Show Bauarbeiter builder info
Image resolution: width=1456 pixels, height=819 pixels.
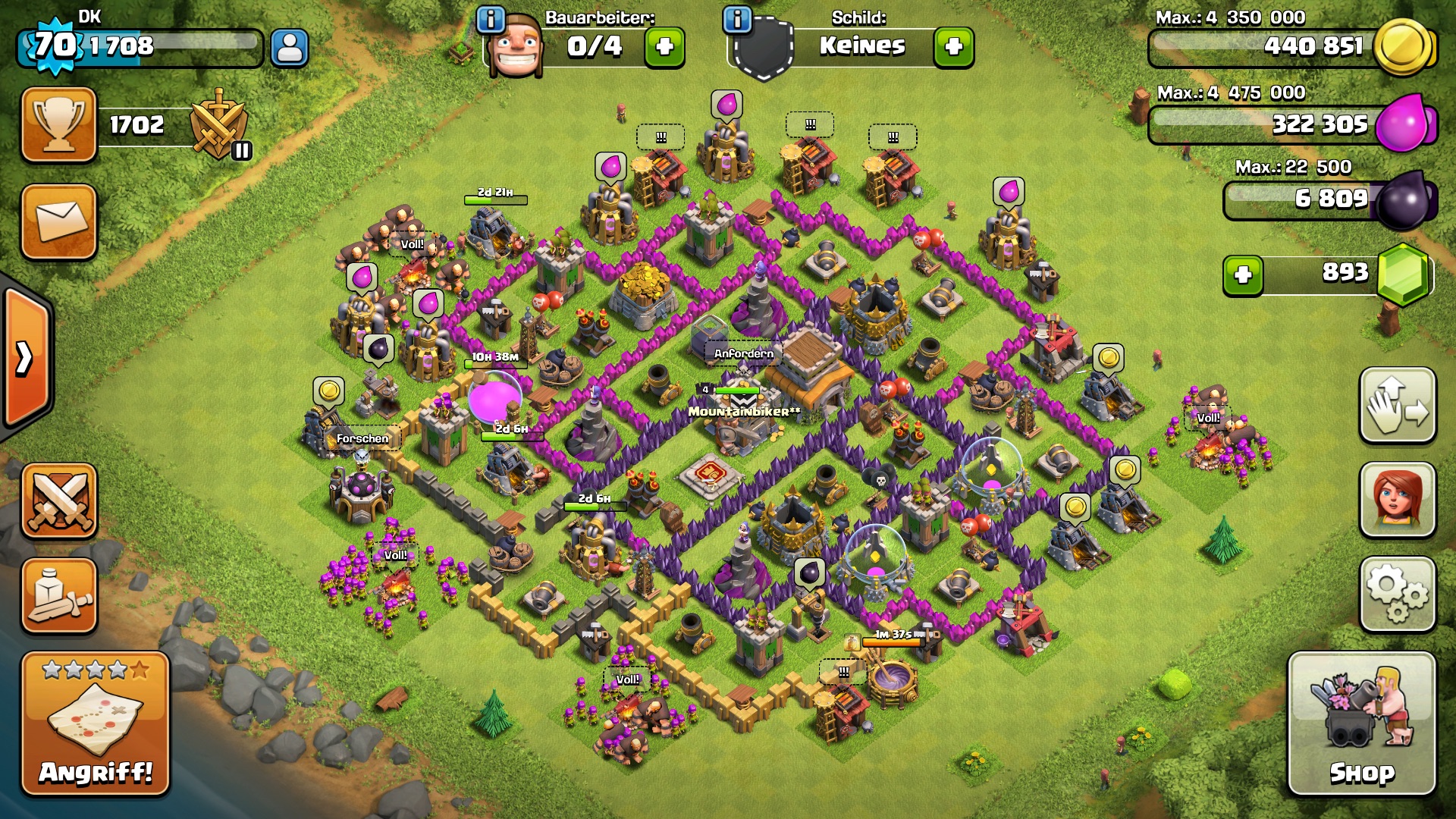coord(491,19)
